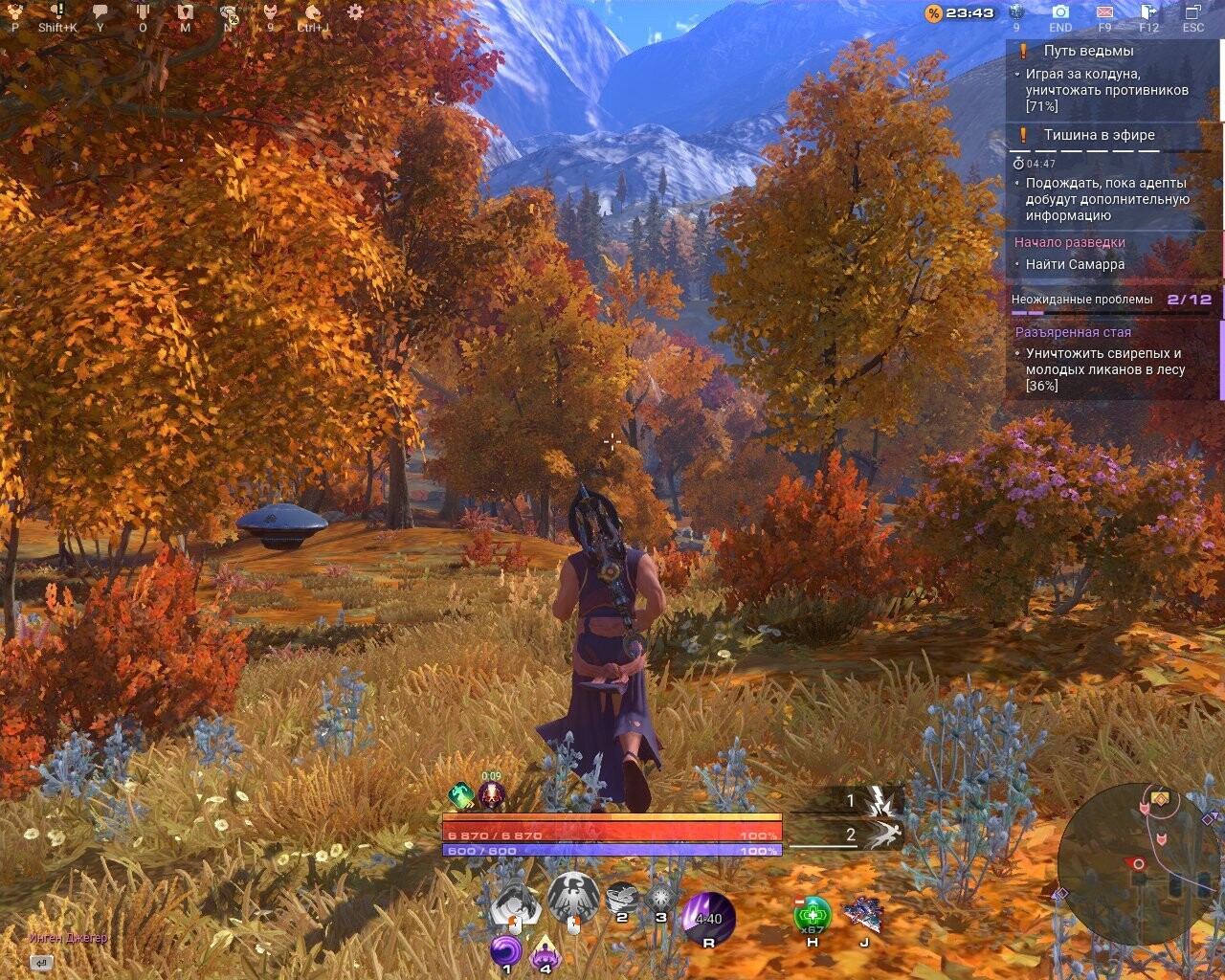Click the mount icon labeled Ctrl+J
The height and width of the screenshot is (980, 1225).
[313, 11]
